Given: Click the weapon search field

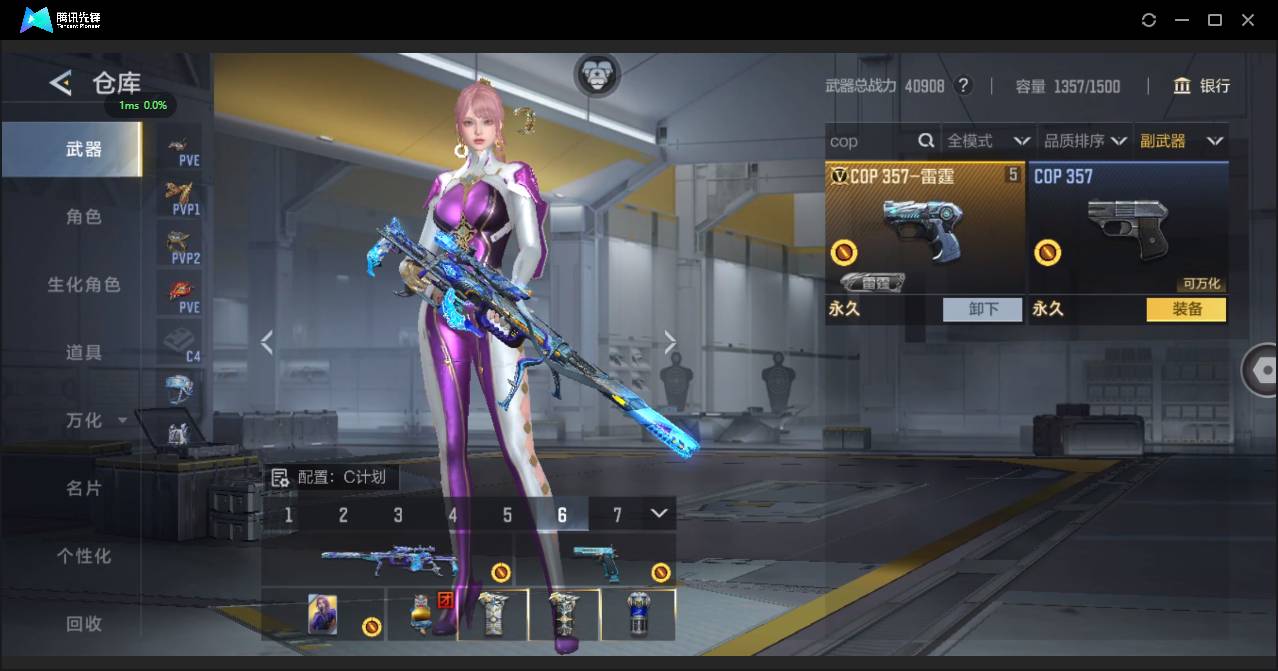Looking at the screenshot, I should pyautogui.click(x=870, y=141).
